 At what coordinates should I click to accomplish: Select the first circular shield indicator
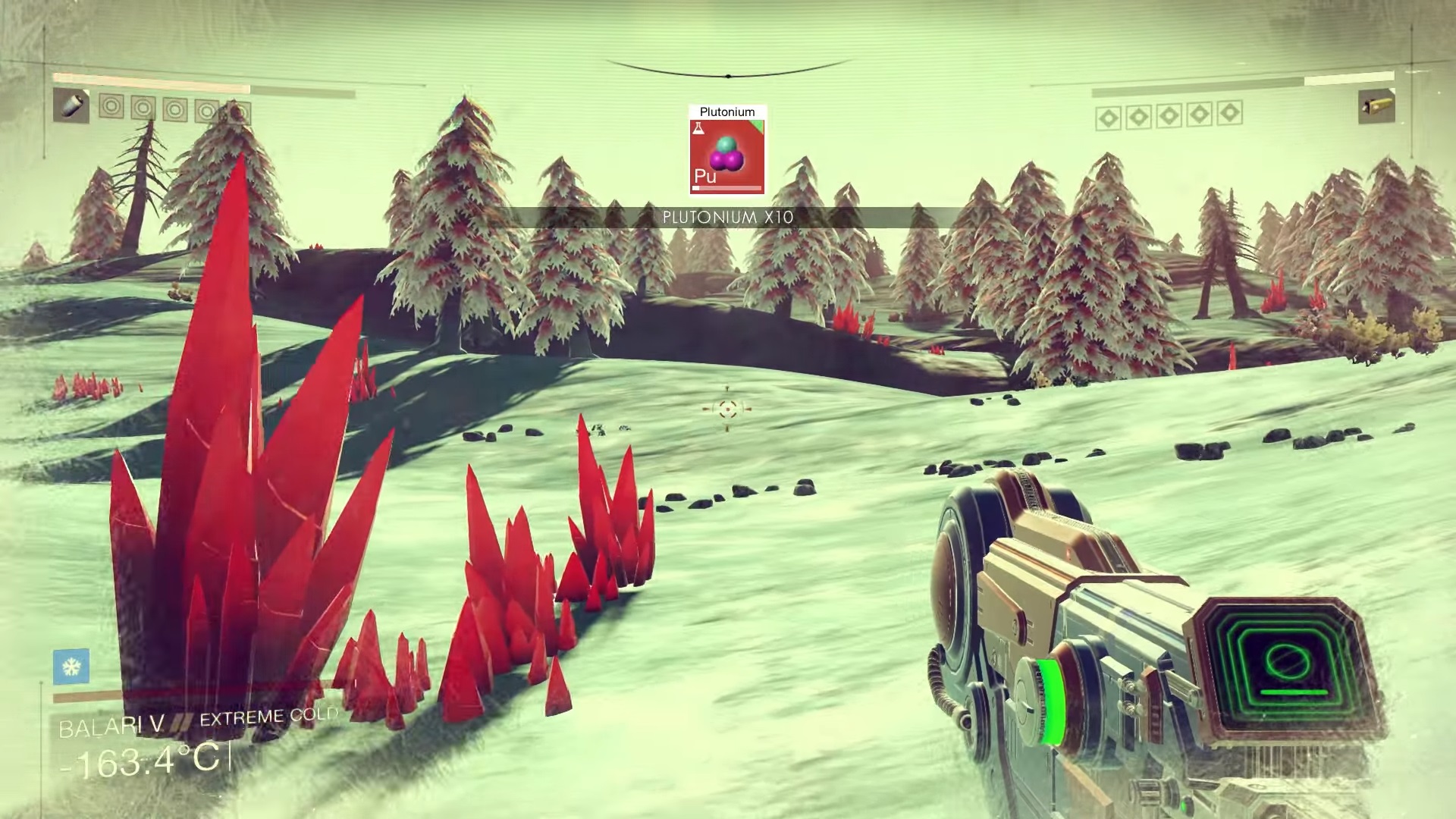[x=111, y=108]
